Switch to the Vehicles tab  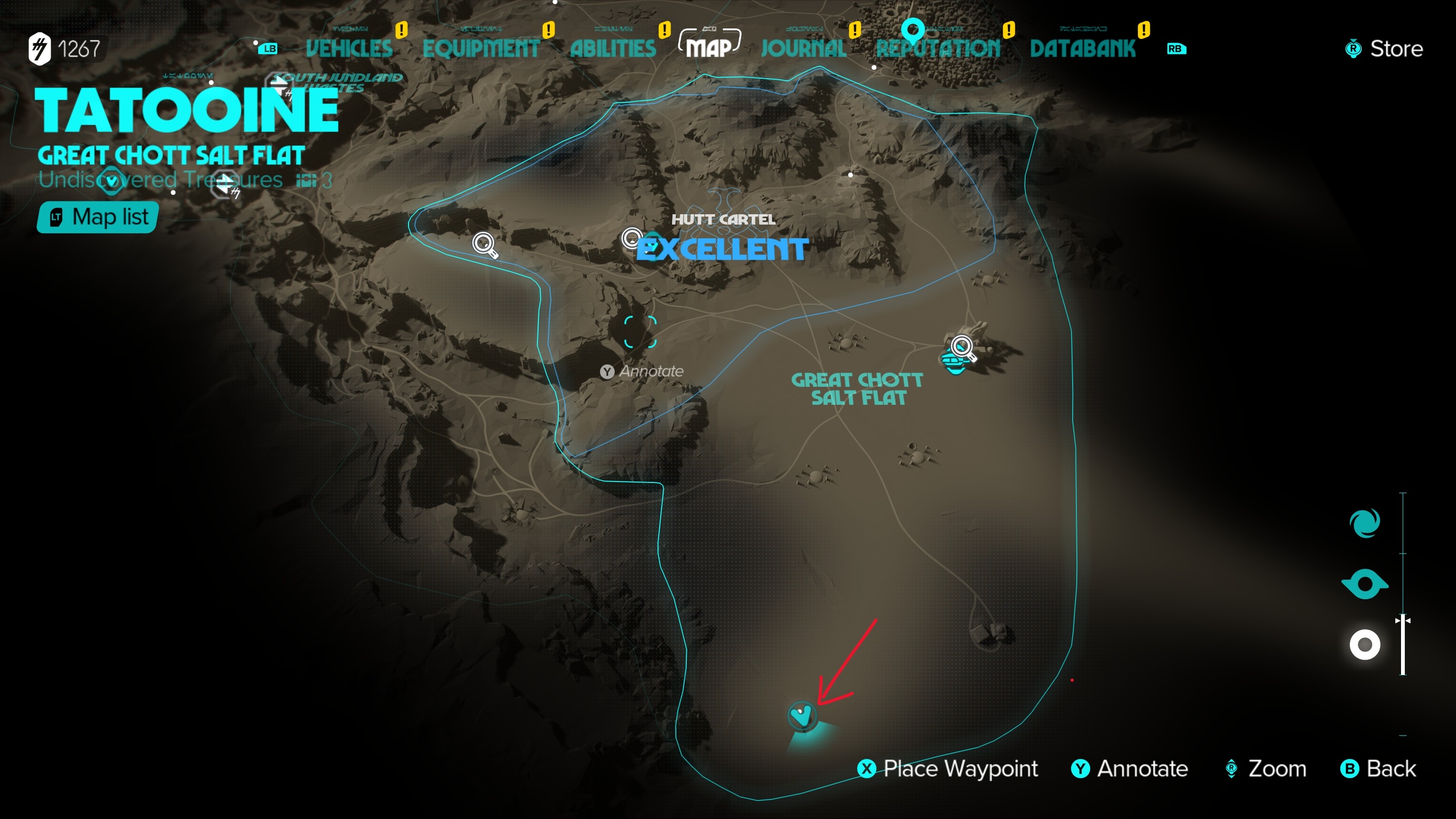[349, 49]
